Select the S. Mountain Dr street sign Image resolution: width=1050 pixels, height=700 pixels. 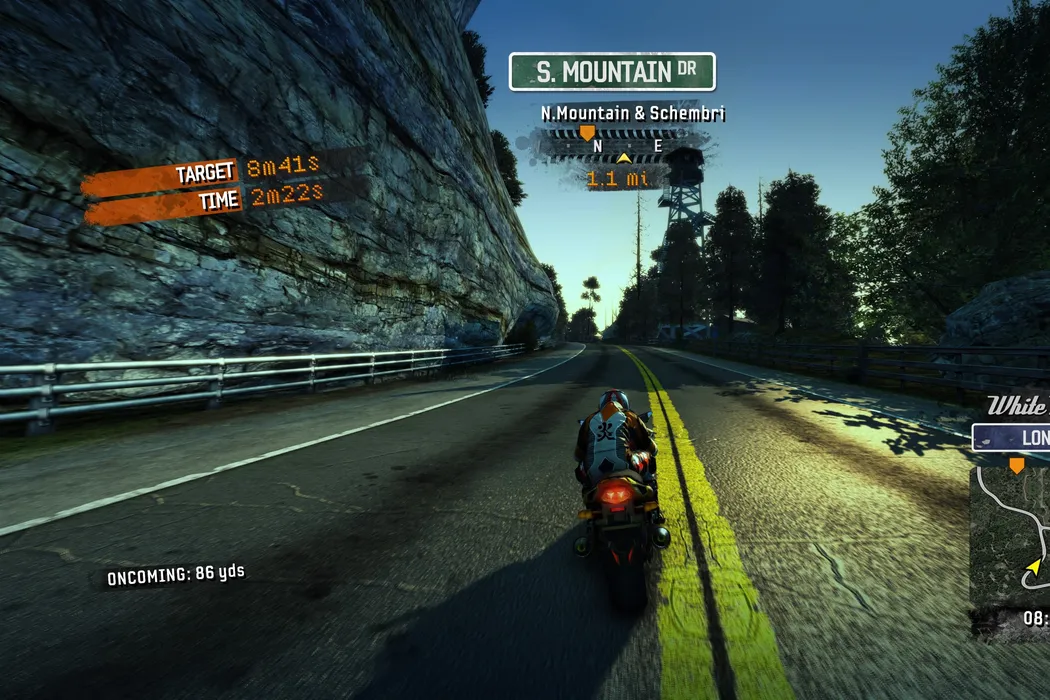(x=612, y=72)
